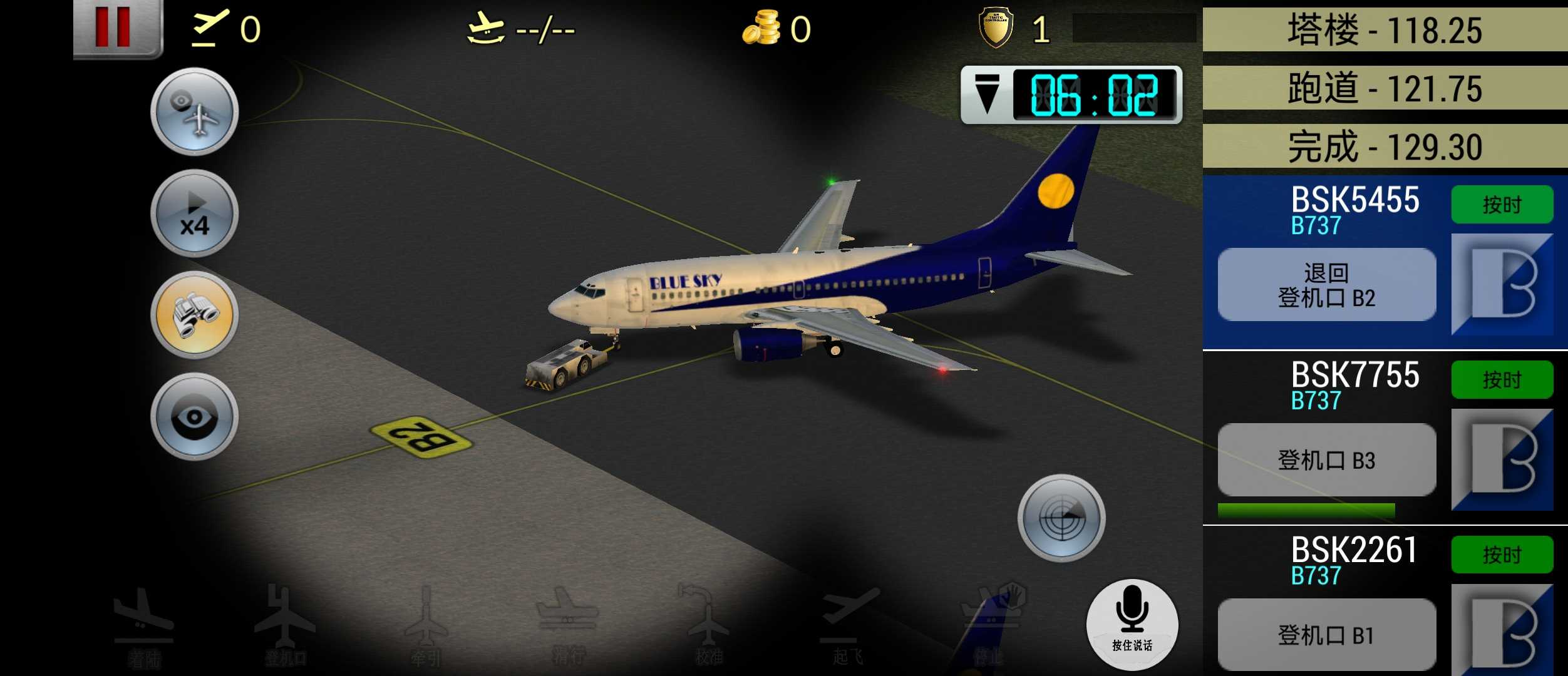Expand the 06:02 clock dropdown arrow
The image size is (1568, 676).
[988, 95]
